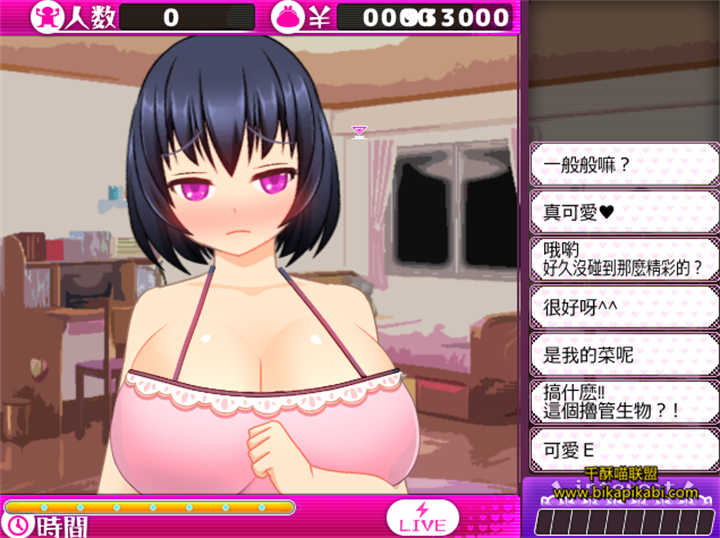Image resolution: width=720 pixels, height=538 pixels.
Task: Click the comment starting with "搞什麼!!"
Action: 624,401
